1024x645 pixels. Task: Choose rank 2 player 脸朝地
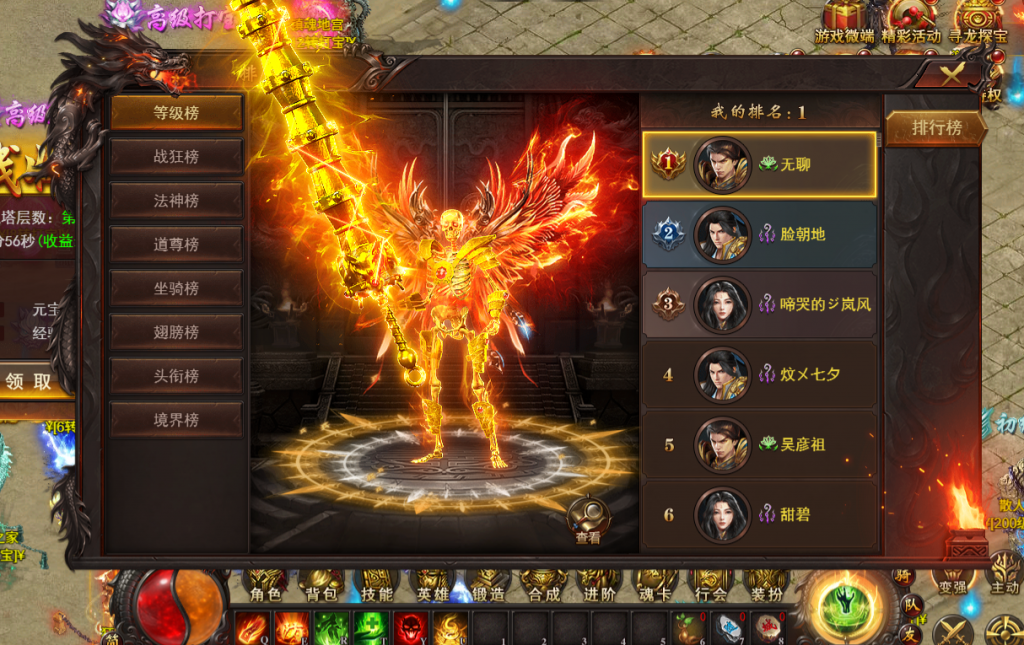760,235
